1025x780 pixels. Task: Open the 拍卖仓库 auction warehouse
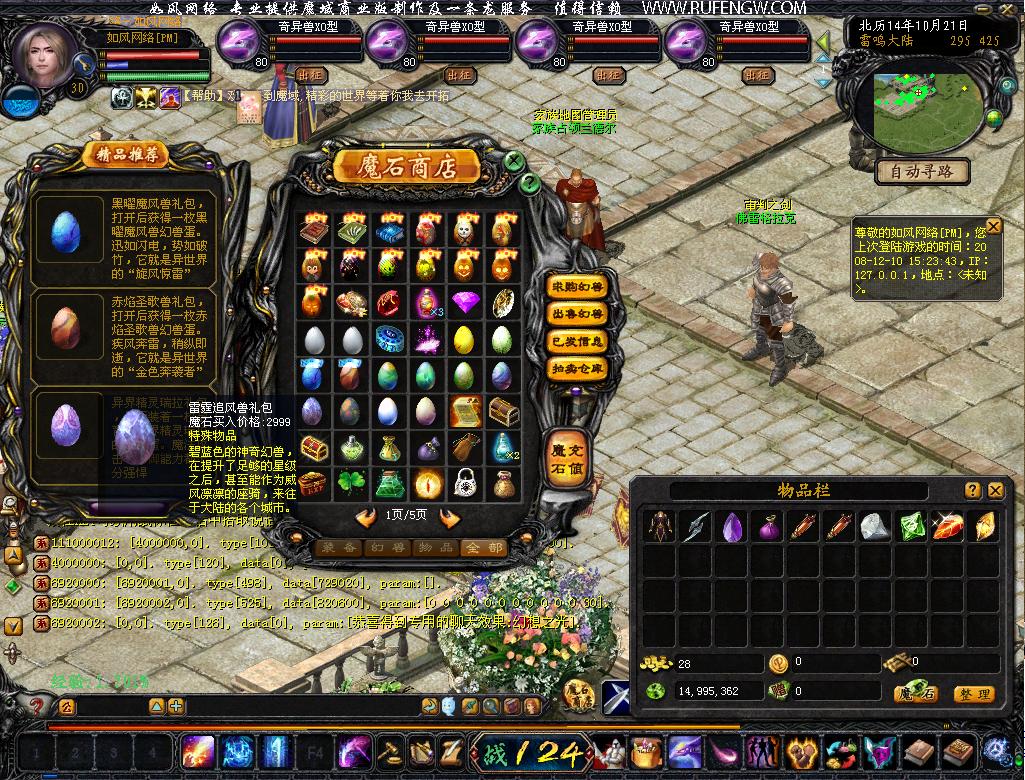[577, 368]
